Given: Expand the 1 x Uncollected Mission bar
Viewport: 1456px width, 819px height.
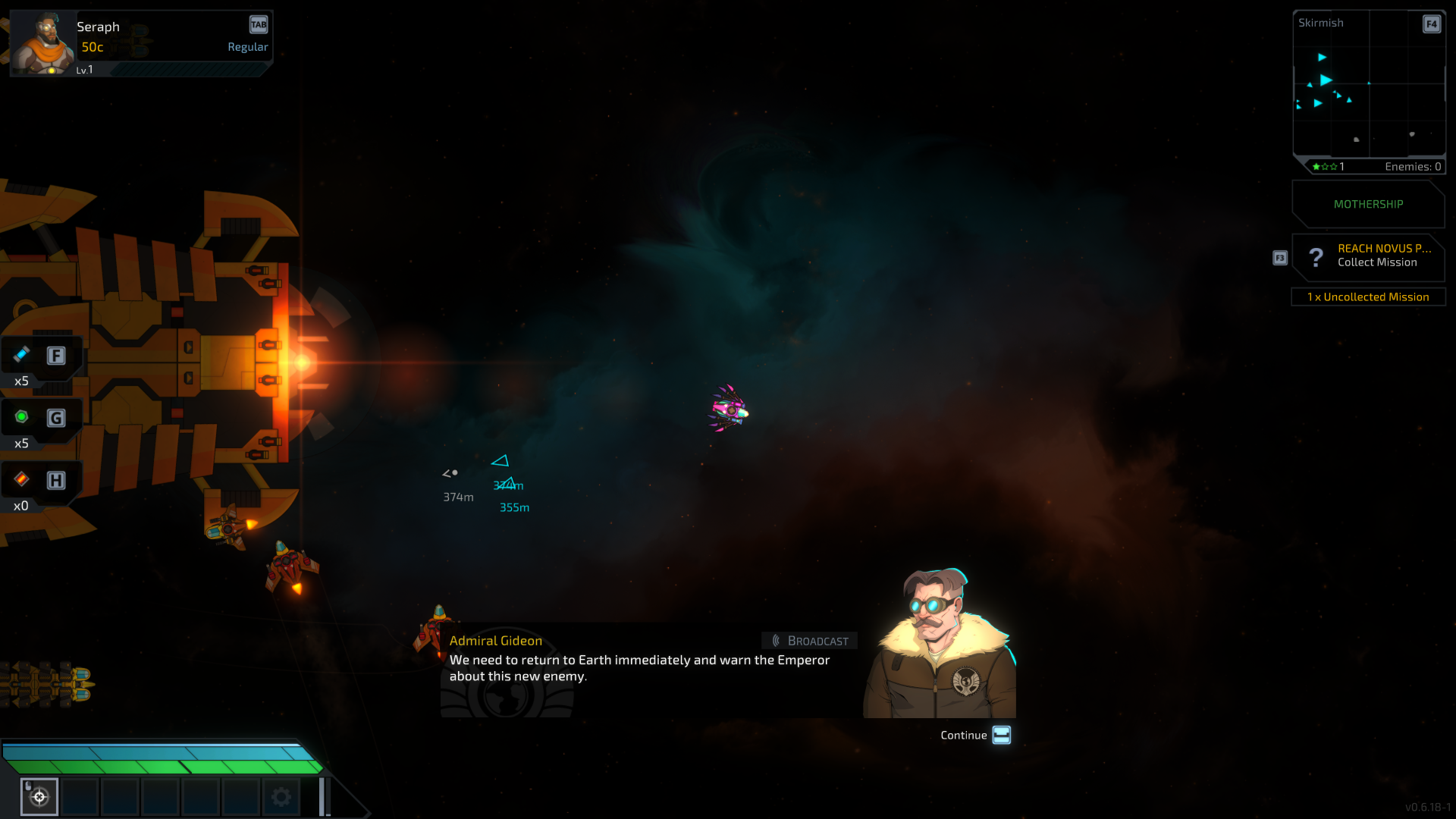Looking at the screenshot, I should tap(1367, 297).
